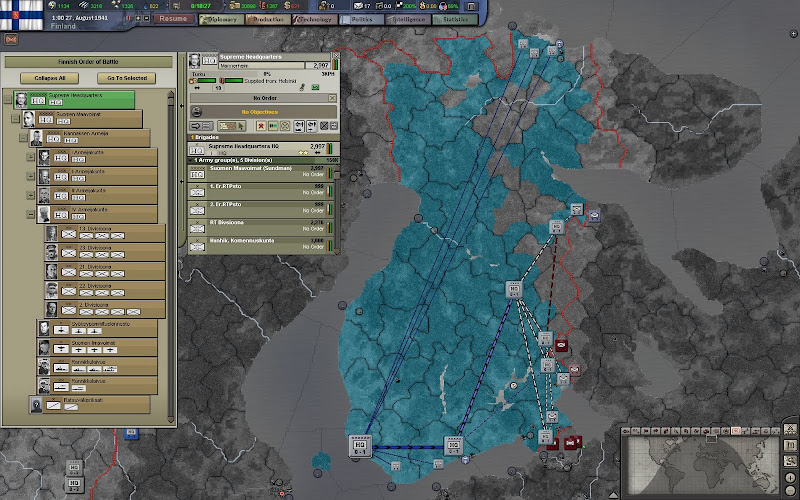Open the Finland flag country menu

click(18, 17)
